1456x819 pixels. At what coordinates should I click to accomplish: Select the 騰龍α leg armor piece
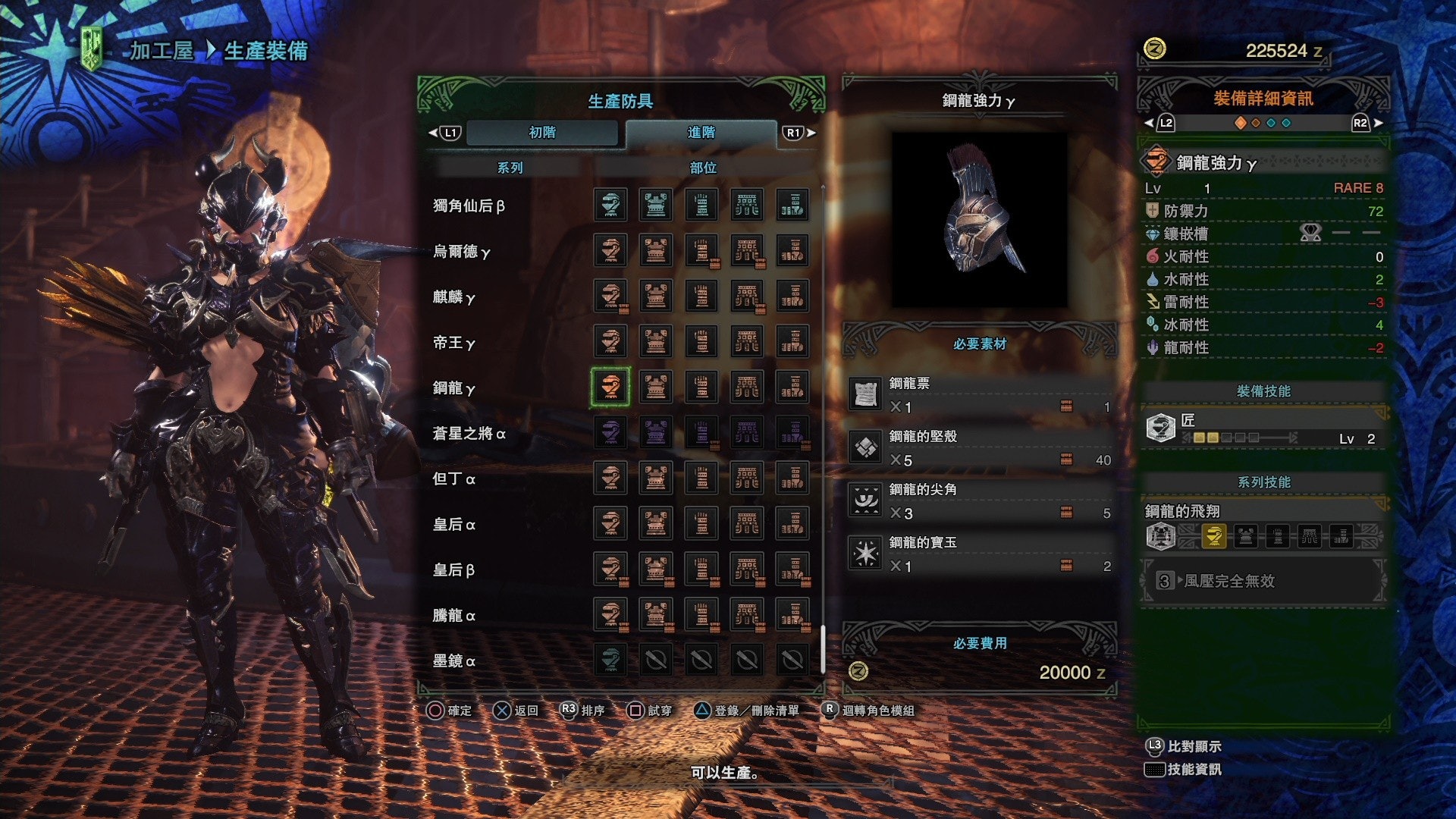pos(792,614)
